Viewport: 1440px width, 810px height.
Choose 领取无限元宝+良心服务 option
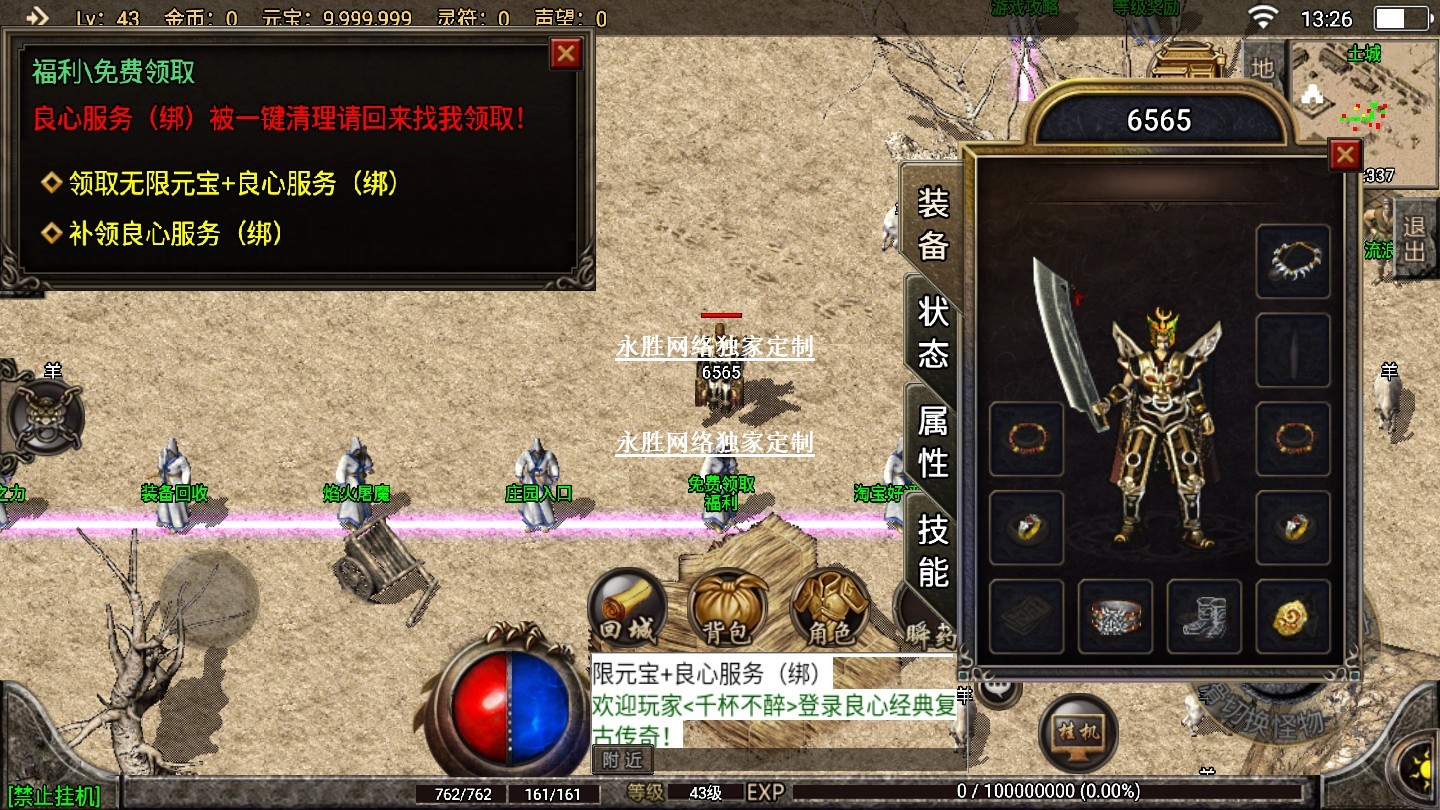click(234, 184)
